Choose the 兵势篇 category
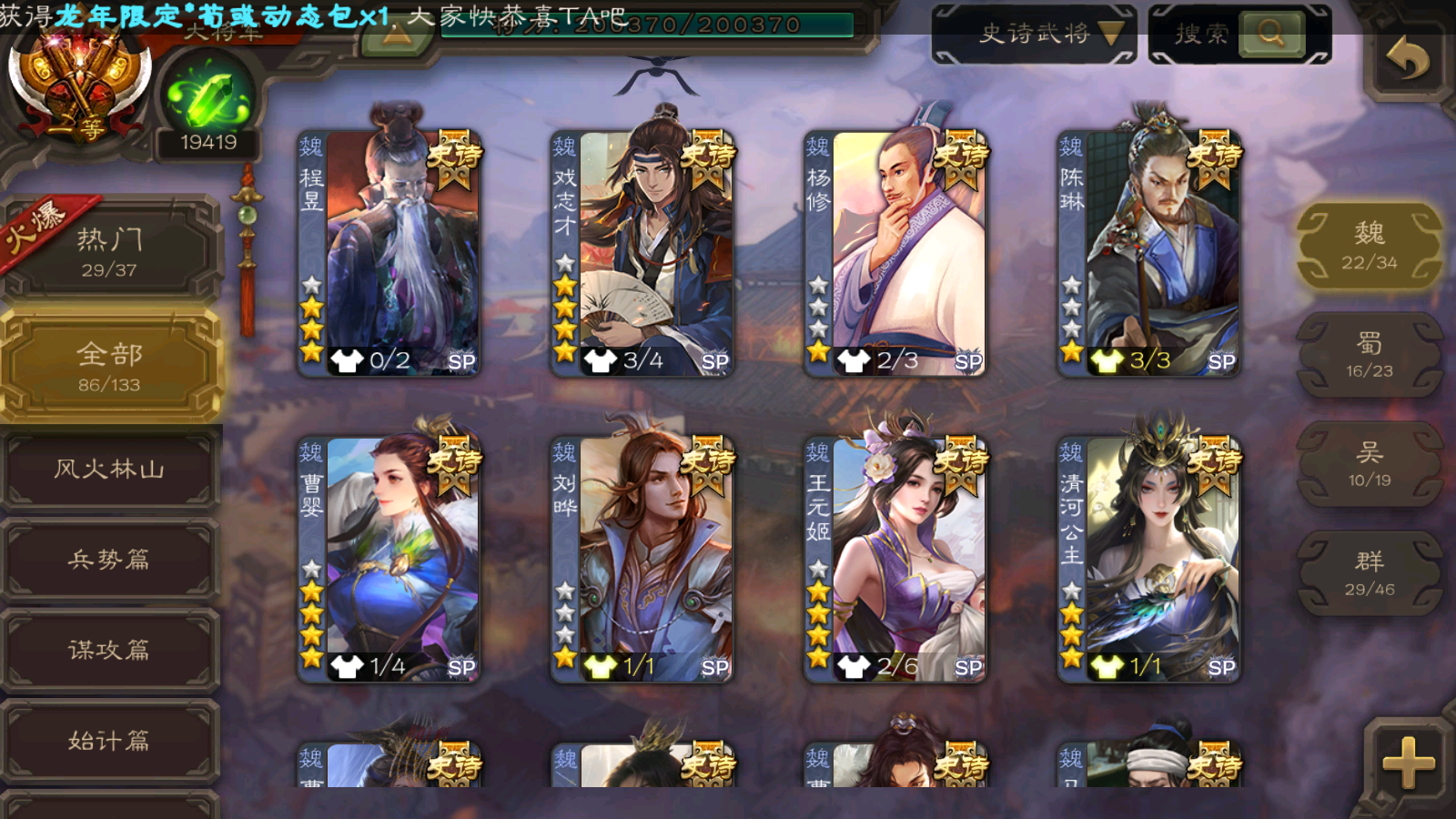 point(109,560)
